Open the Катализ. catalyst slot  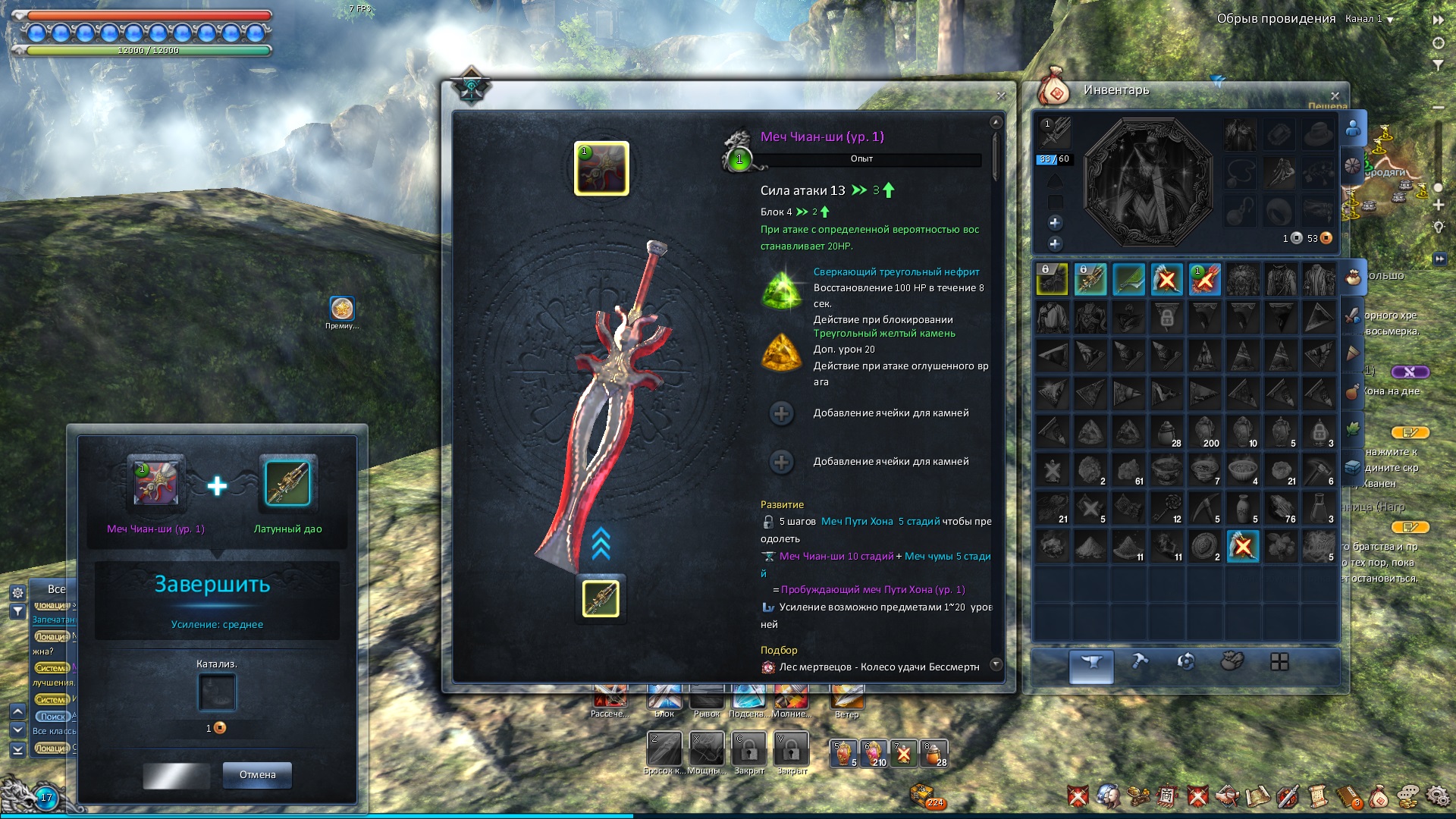coord(217,692)
